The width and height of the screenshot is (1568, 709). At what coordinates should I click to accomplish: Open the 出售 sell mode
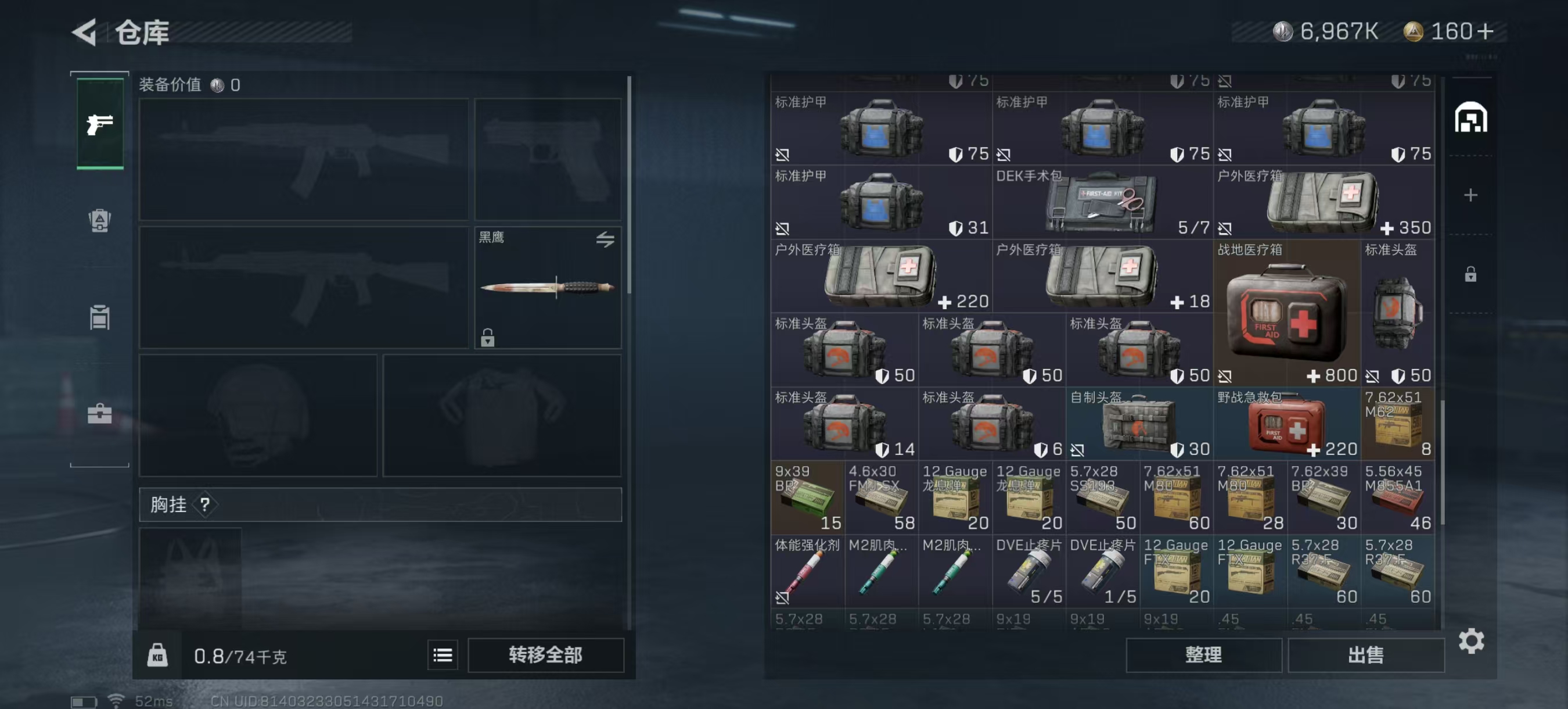[1365, 655]
